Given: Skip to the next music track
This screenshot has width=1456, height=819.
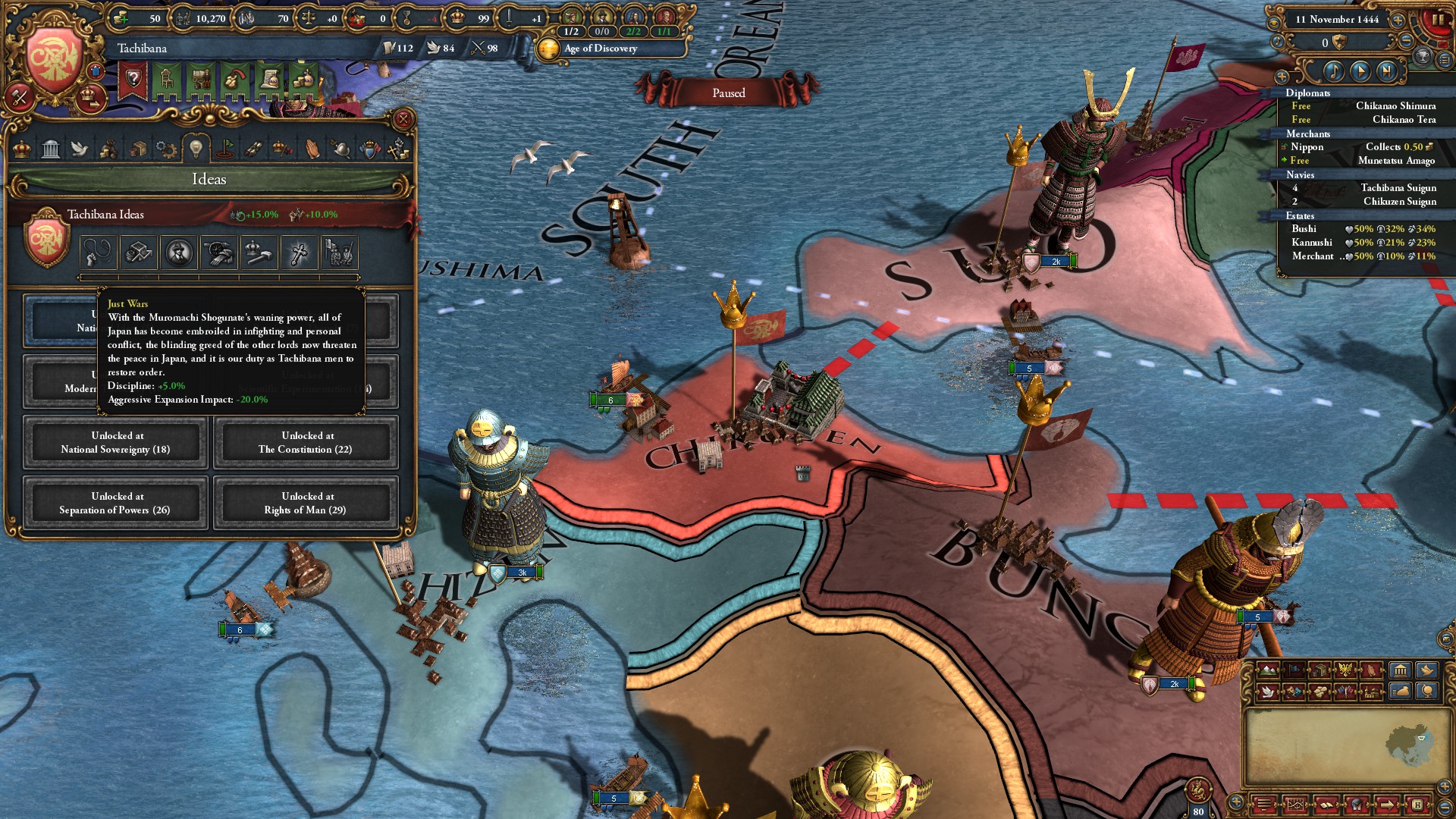Looking at the screenshot, I should pyautogui.click(x=1386, y=71).
